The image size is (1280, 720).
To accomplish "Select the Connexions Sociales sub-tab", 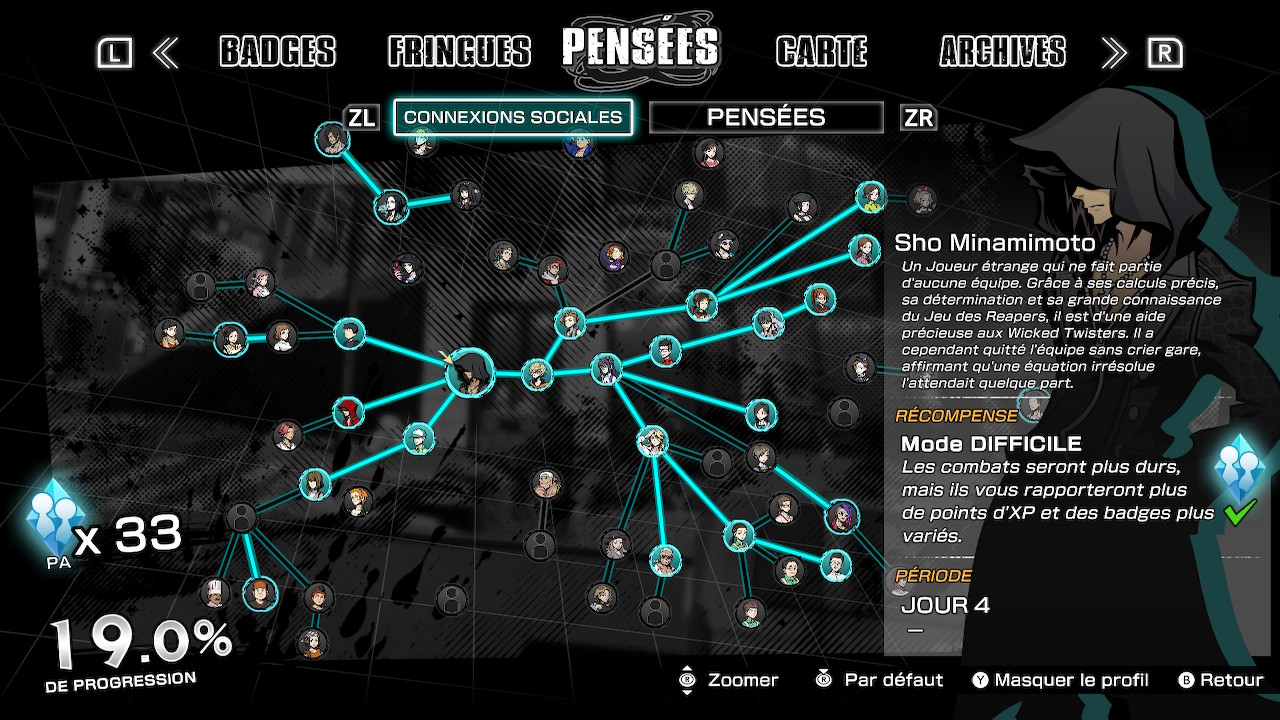I will [513, 117].
